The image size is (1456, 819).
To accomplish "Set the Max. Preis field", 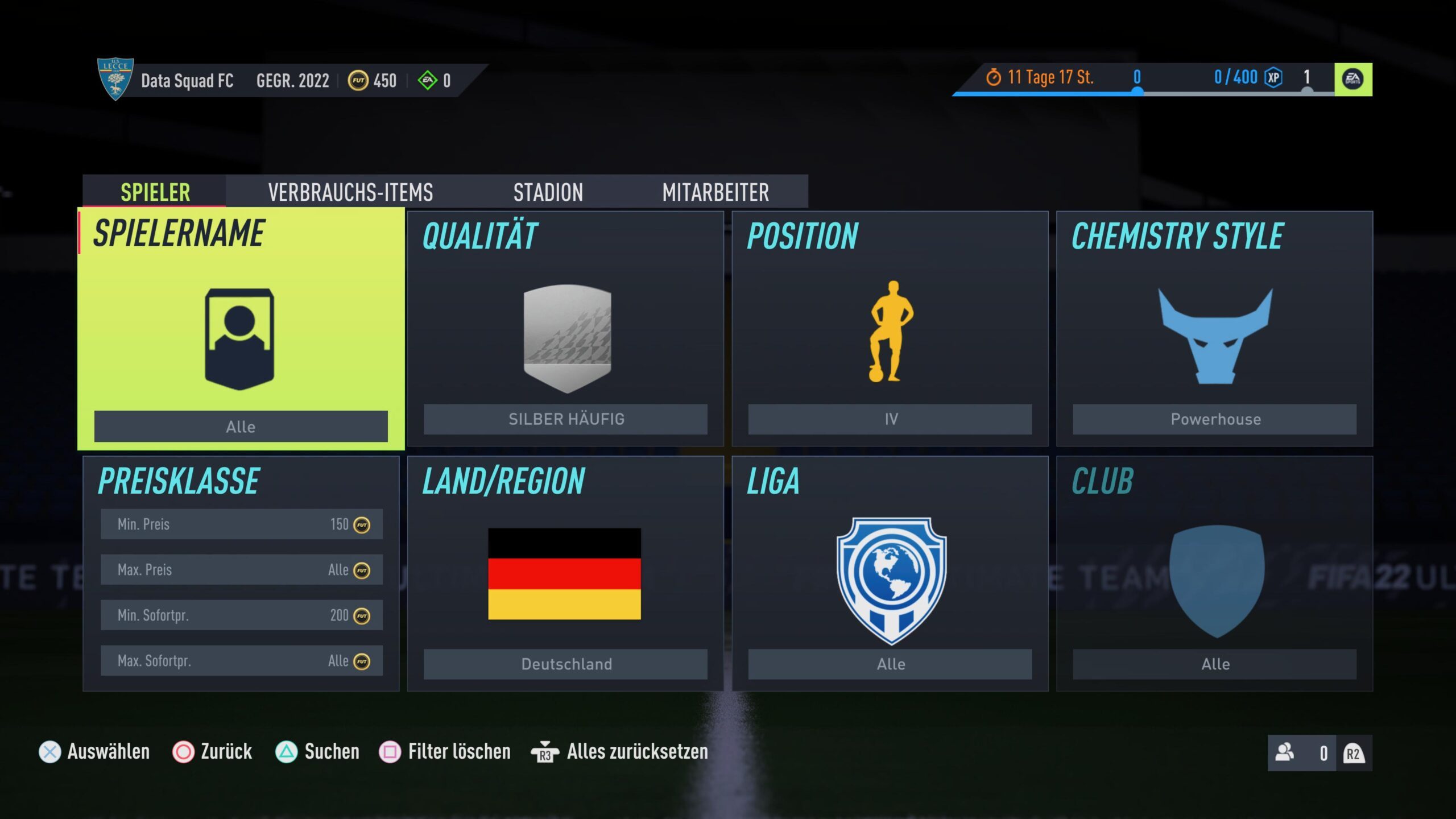I will point(241,569).
